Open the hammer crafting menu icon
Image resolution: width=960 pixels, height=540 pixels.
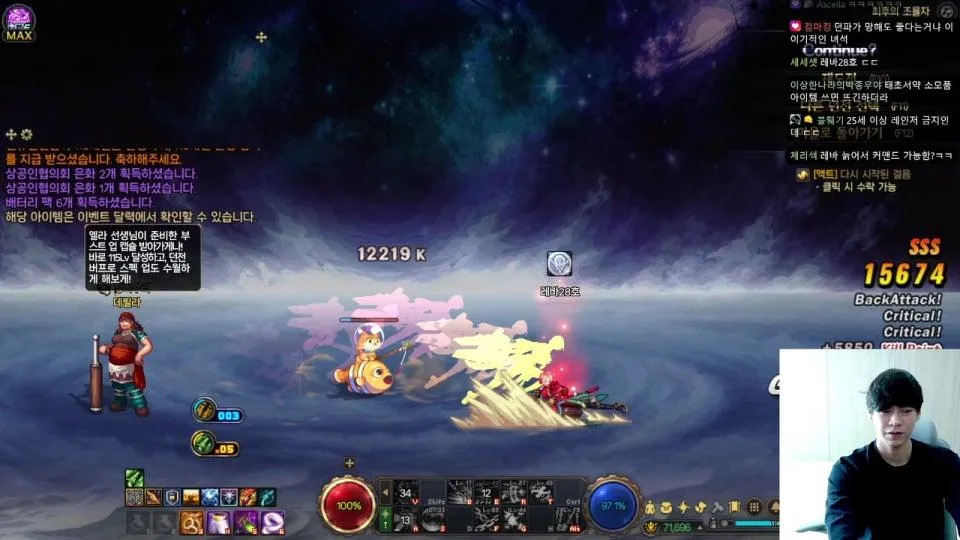[x=717, y=508]
